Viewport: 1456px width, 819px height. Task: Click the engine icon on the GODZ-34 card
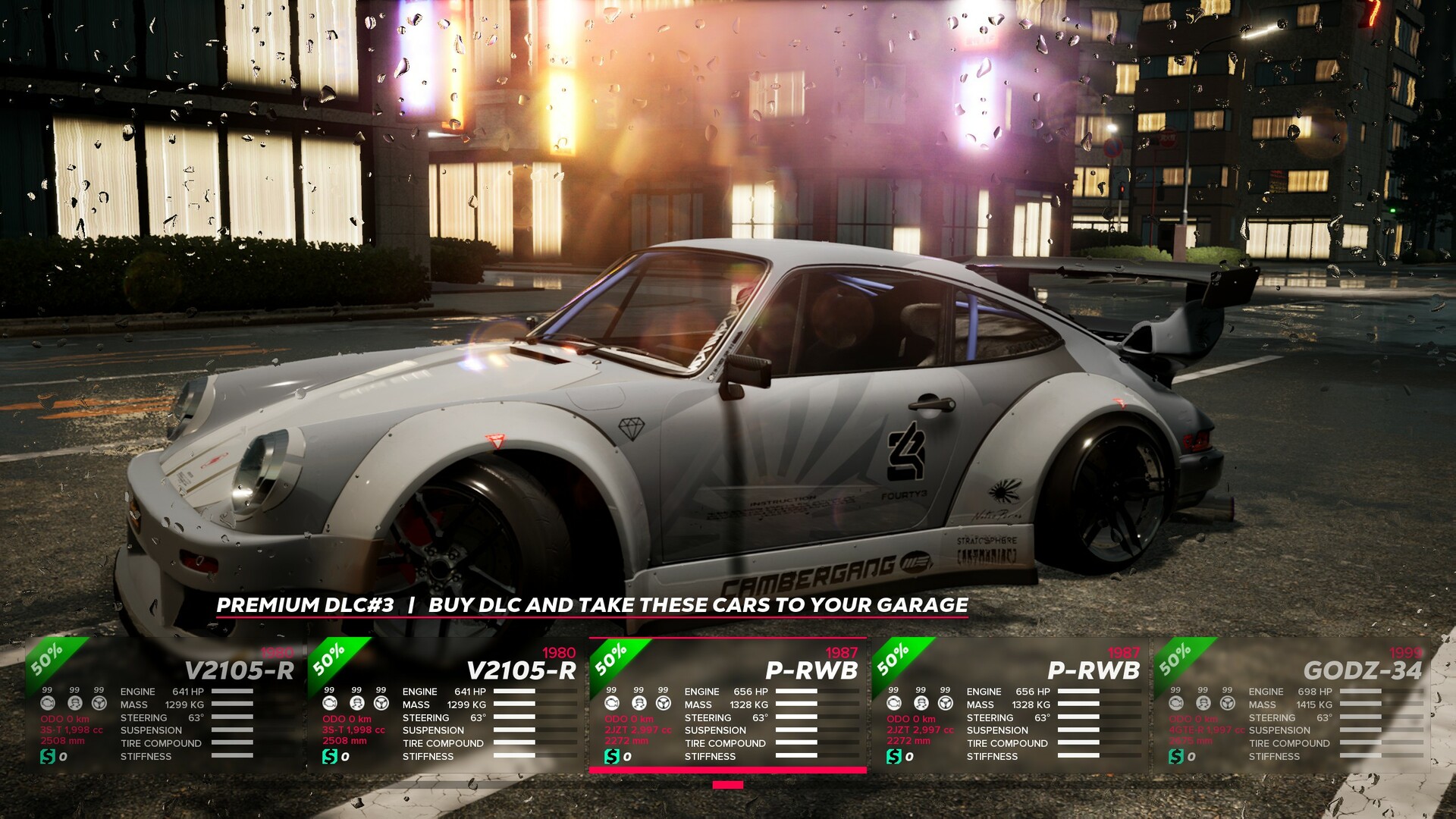pyautogui.click(x=1176, y=704)
